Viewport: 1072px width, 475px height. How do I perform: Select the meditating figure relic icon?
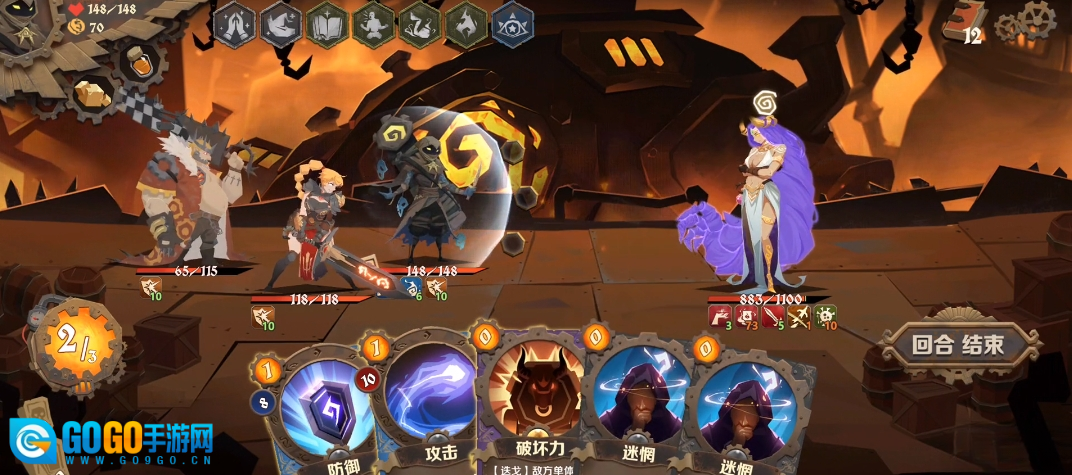tap(373, 24)
